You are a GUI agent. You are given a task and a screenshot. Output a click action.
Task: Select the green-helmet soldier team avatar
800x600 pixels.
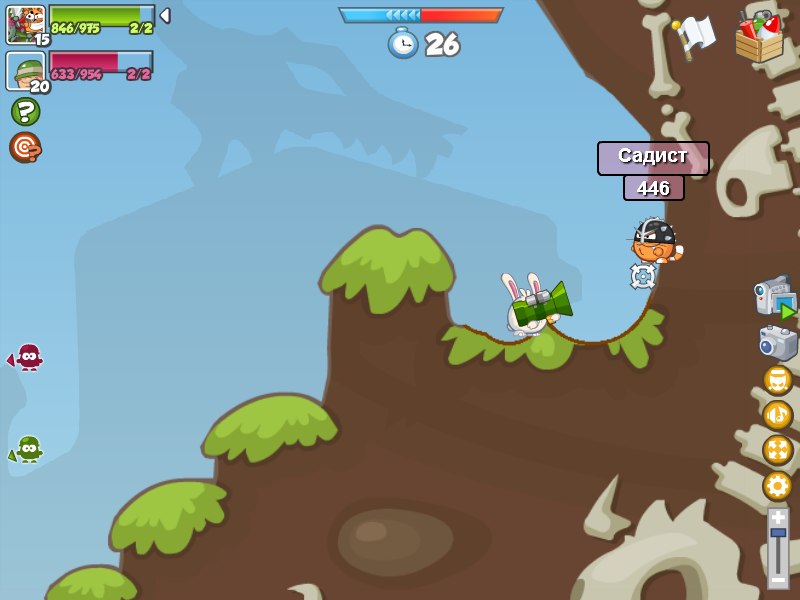pos(25,71)
